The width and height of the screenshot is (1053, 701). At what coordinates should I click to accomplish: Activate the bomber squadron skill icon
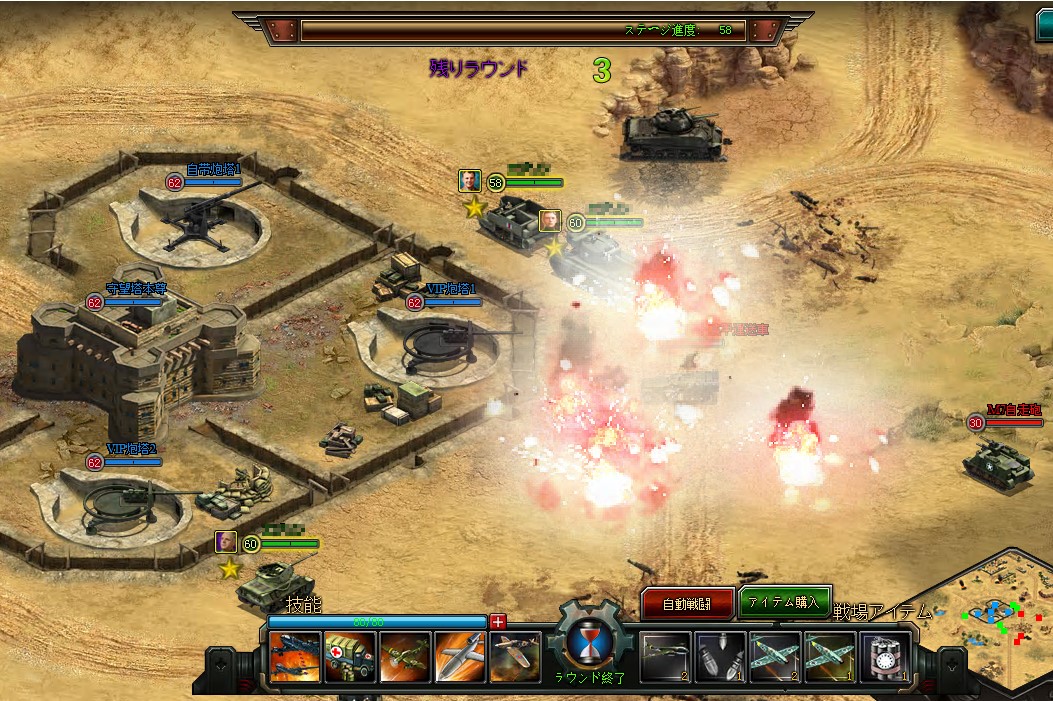click(x=296, y=657)
